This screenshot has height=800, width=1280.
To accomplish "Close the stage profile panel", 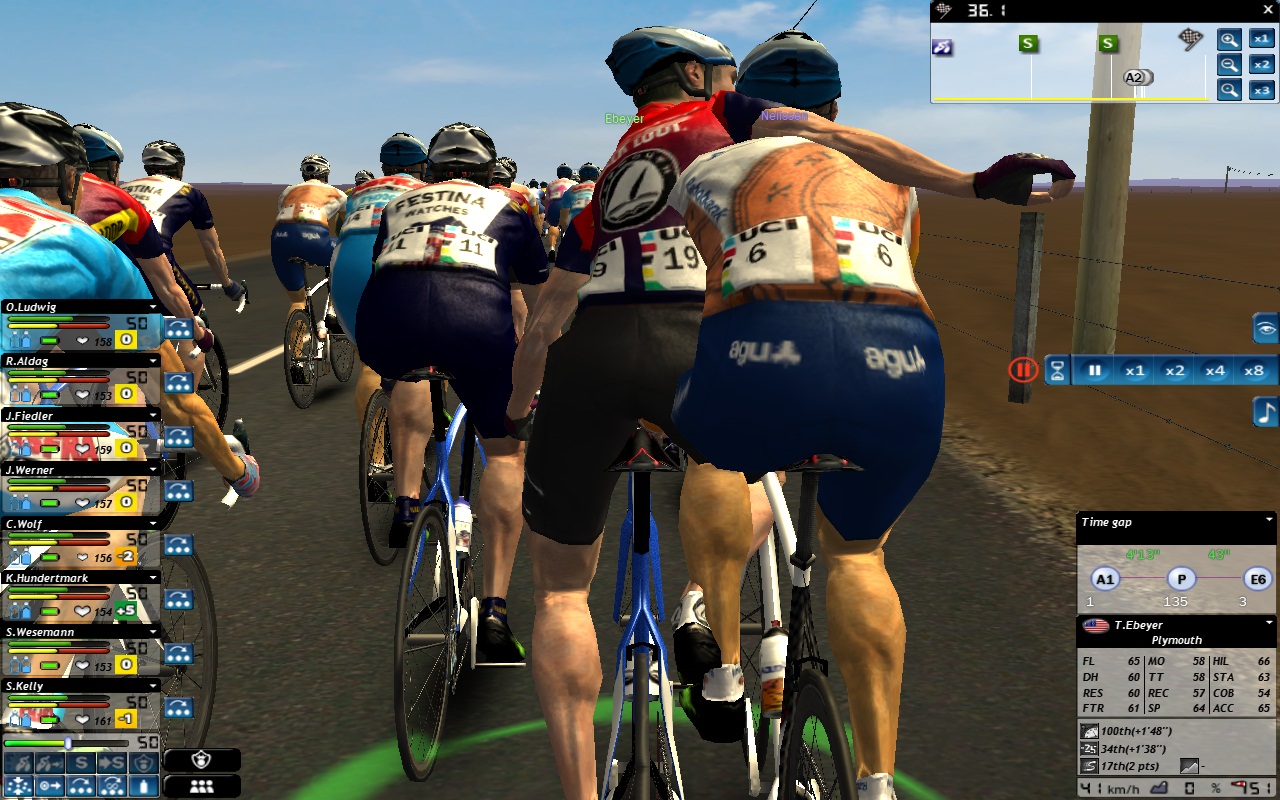I will point(1268,11).
